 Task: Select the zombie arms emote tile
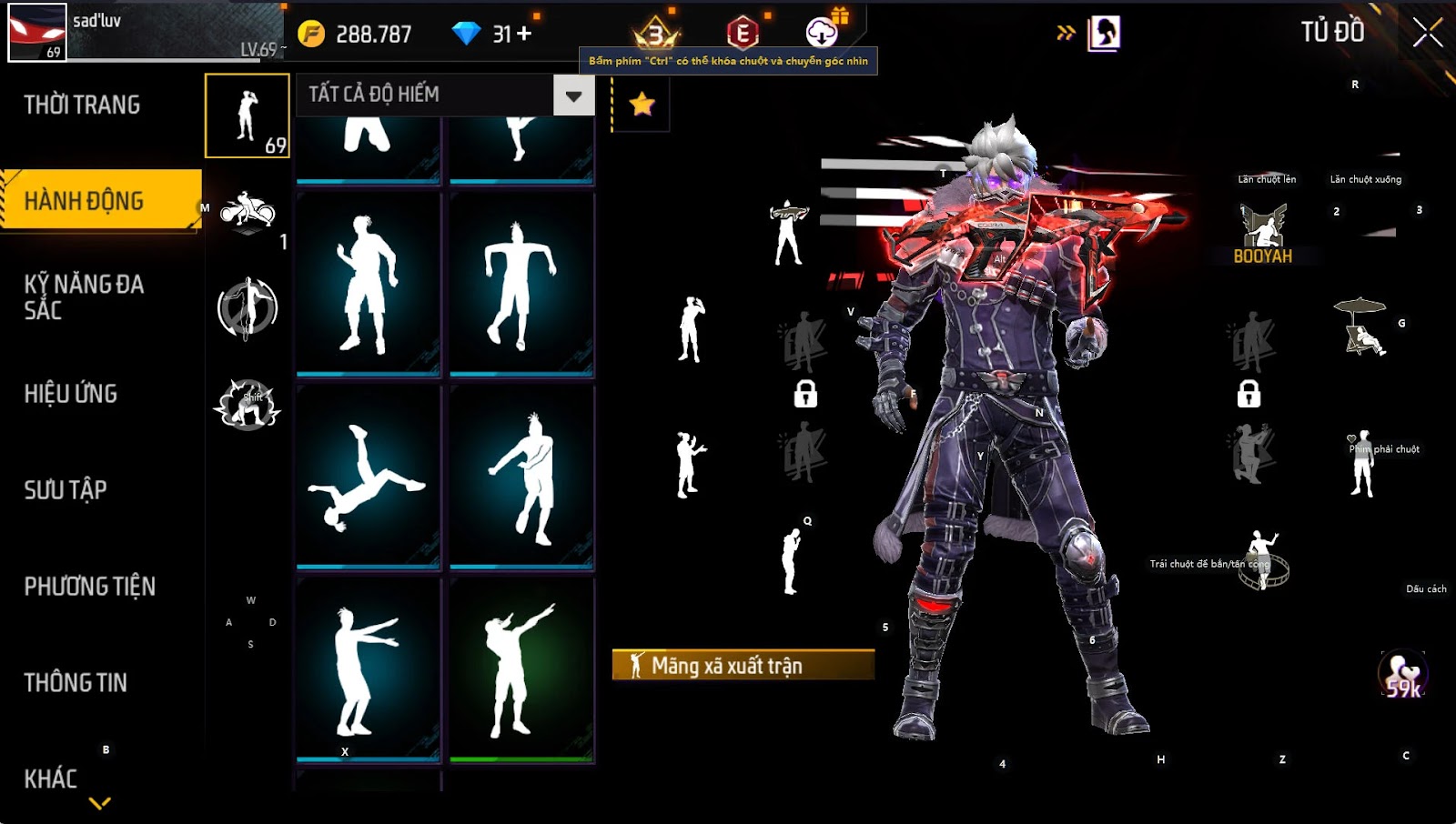click(368, 669)
